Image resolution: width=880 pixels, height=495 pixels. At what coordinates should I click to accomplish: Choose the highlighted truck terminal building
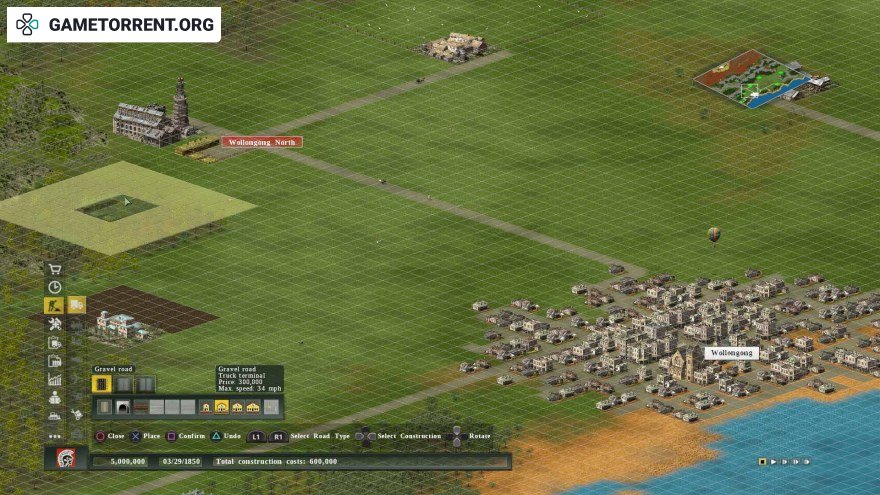[x=222, y=407]
